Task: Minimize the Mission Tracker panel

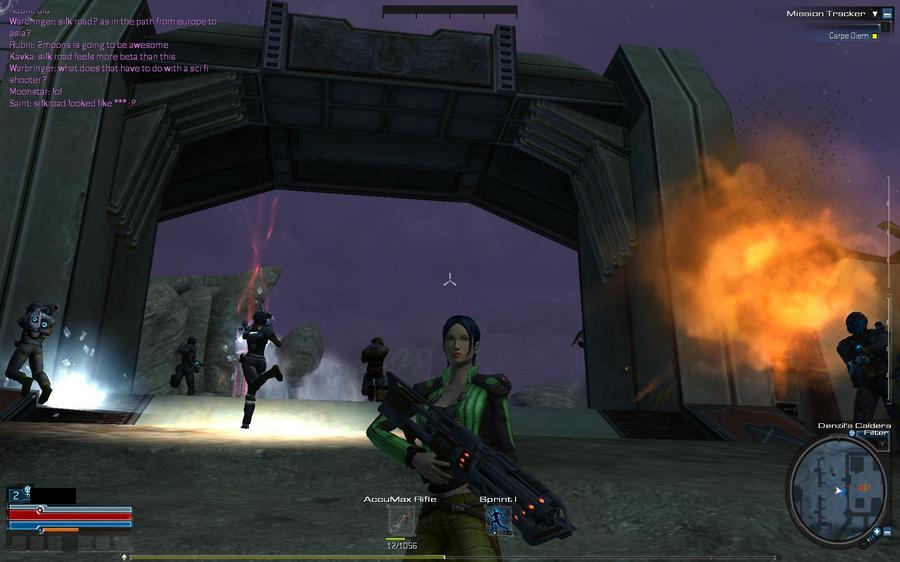Action: [887, 14]
